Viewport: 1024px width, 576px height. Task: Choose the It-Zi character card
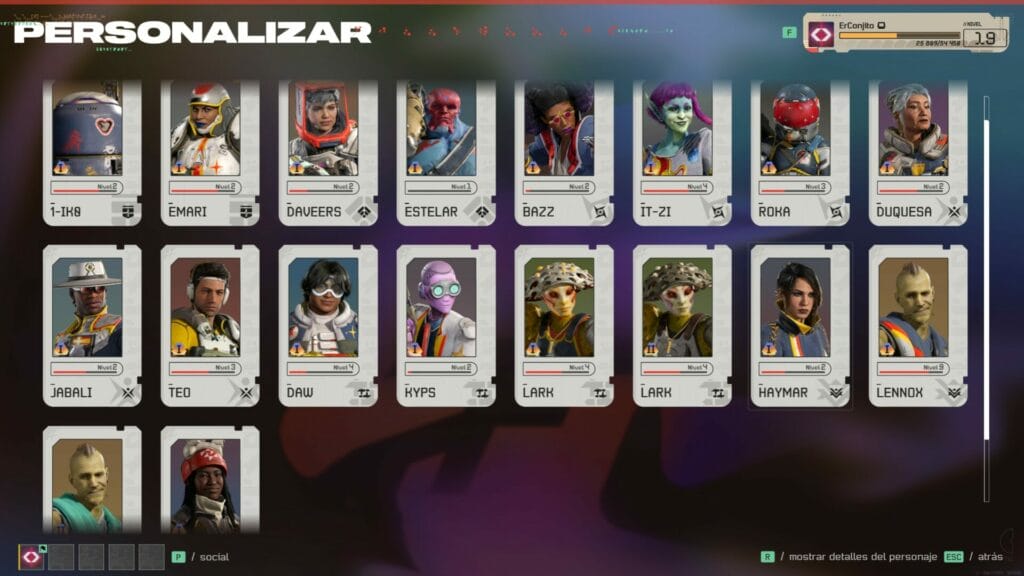click(682, 151)
